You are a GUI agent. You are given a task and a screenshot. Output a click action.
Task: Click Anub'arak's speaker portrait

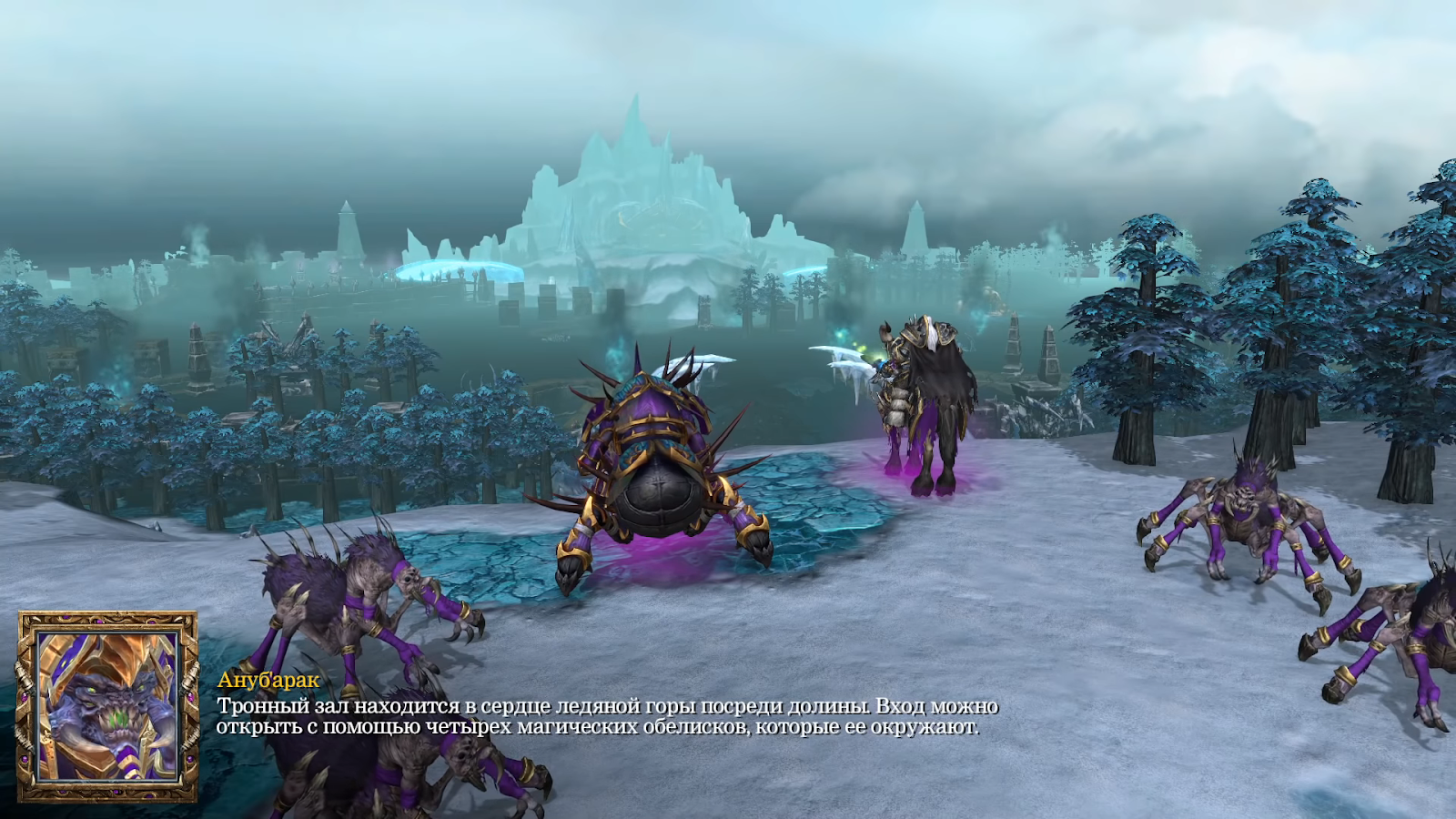click(107, 707)
